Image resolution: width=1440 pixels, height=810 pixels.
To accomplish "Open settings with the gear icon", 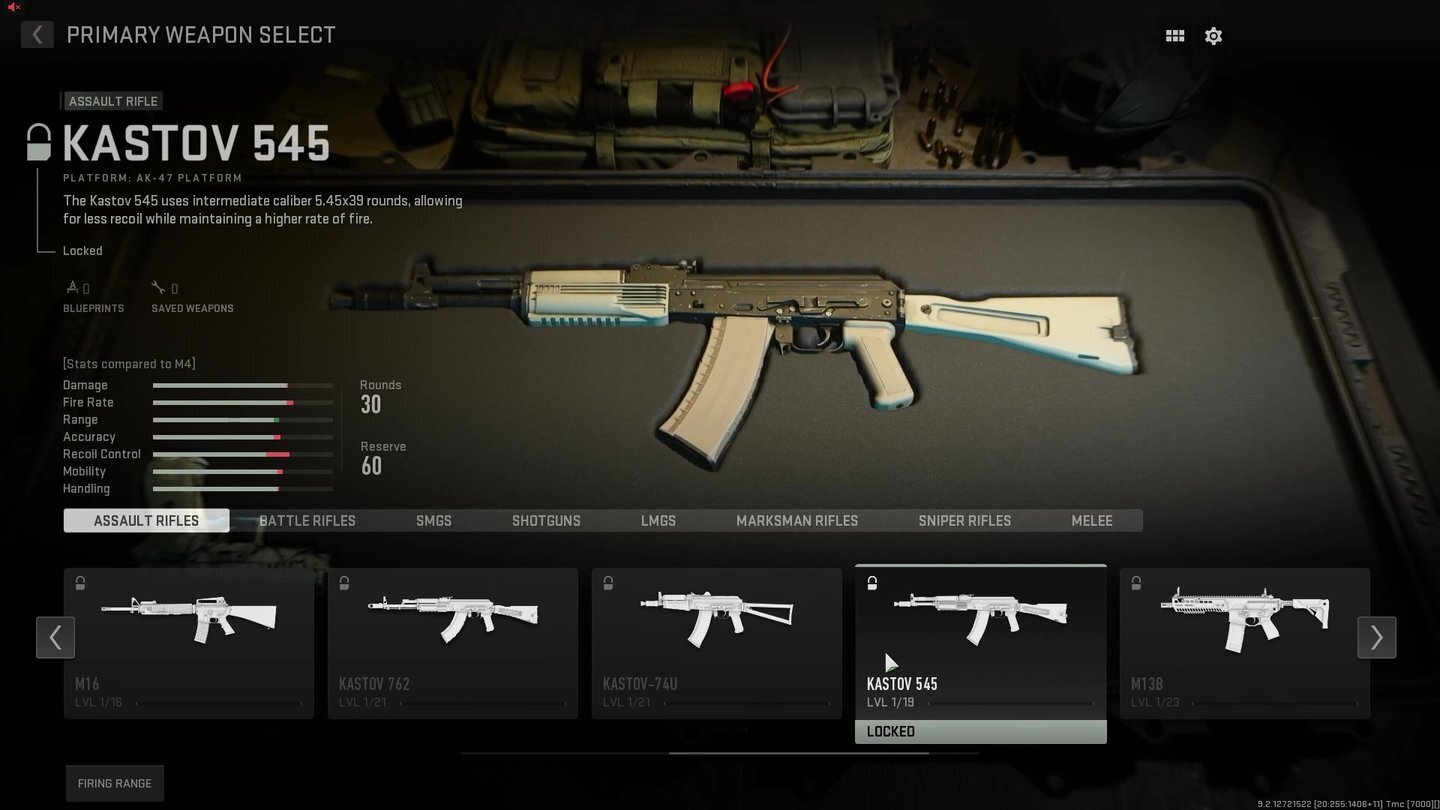I will pos(1213,36).
